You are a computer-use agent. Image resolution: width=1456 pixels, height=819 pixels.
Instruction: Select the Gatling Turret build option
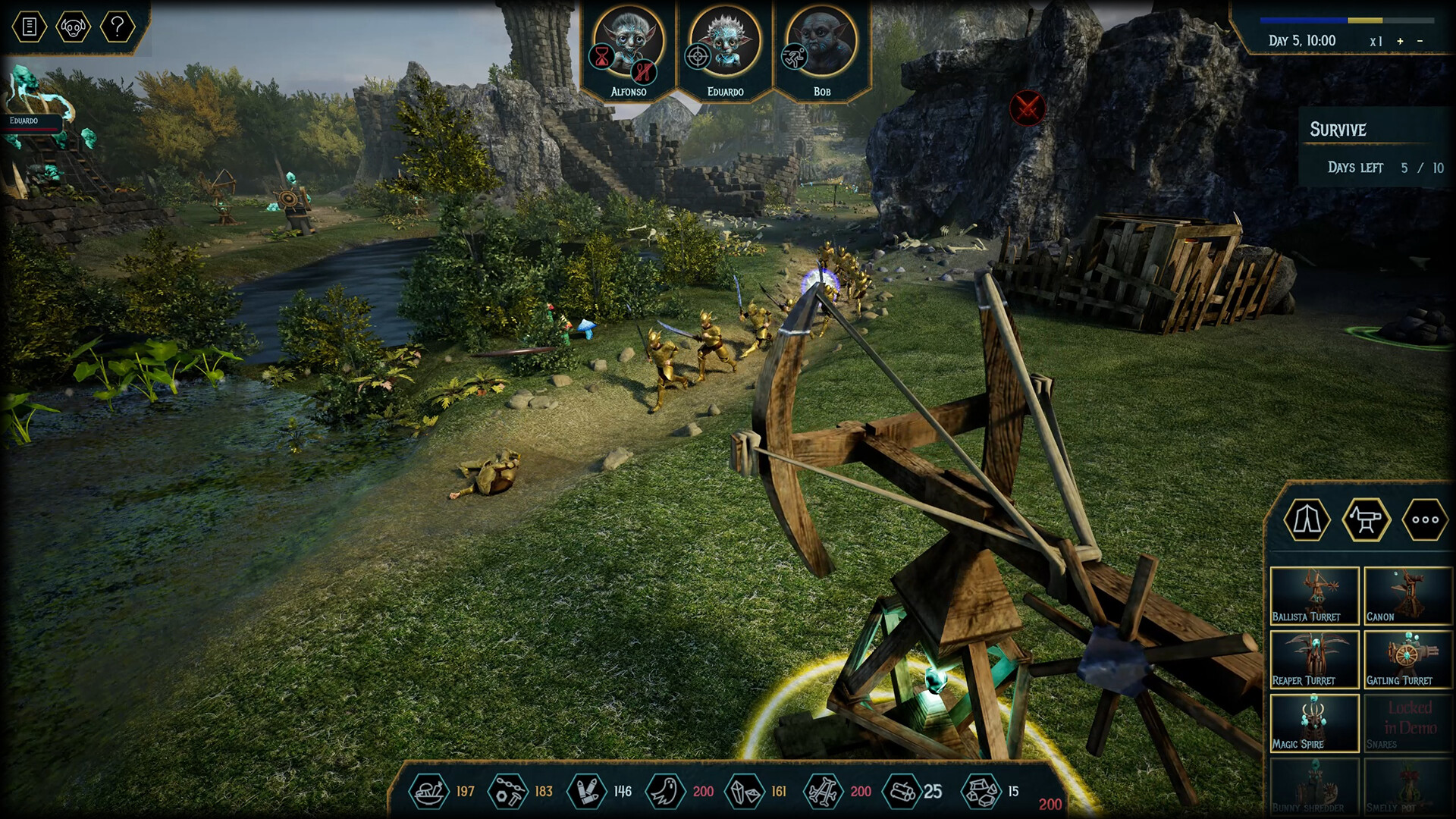pyautogui.click(x=1408, y=660)
